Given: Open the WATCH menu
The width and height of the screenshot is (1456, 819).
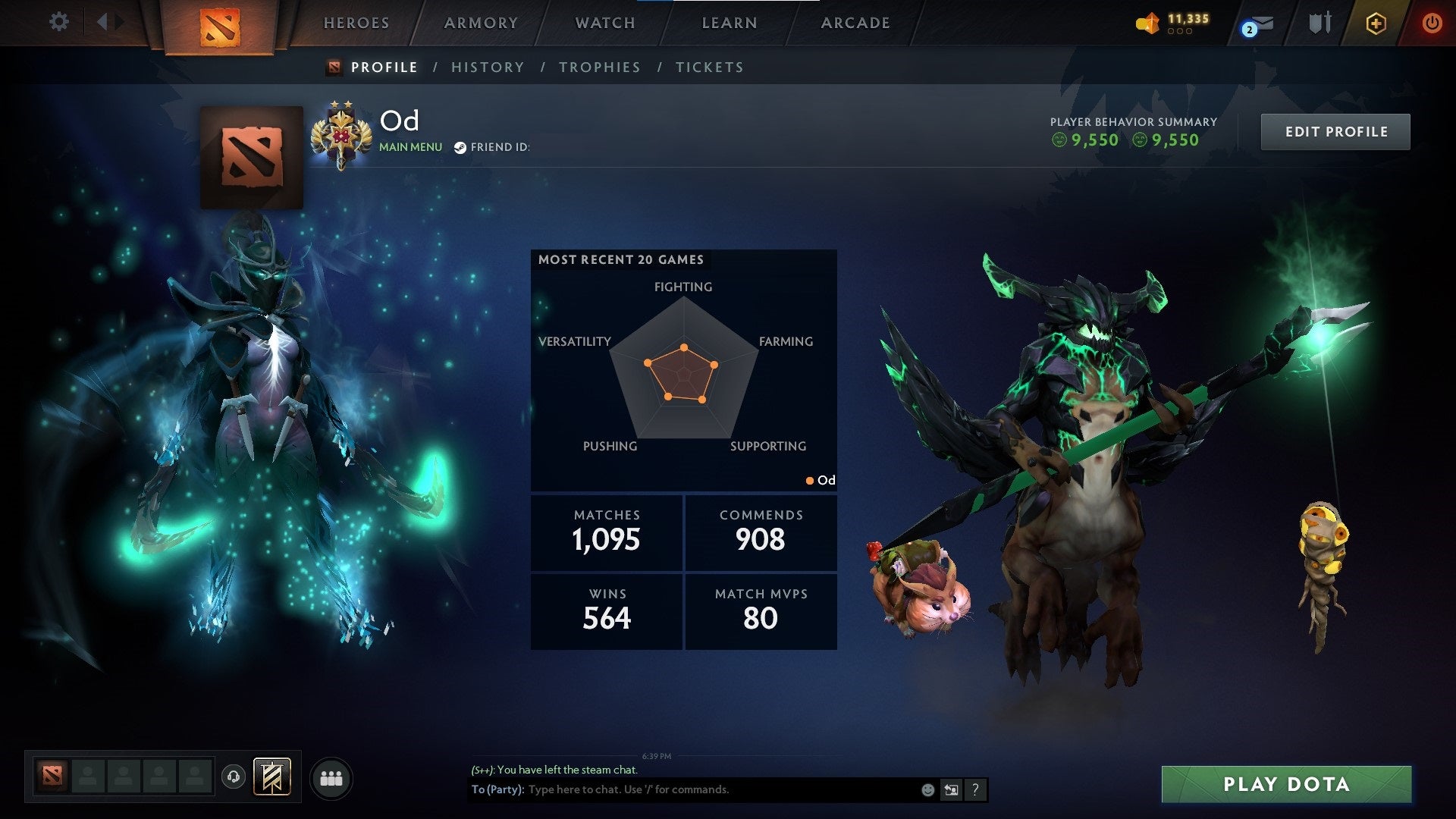Looking at the screenshot, I should coord(603,23).
